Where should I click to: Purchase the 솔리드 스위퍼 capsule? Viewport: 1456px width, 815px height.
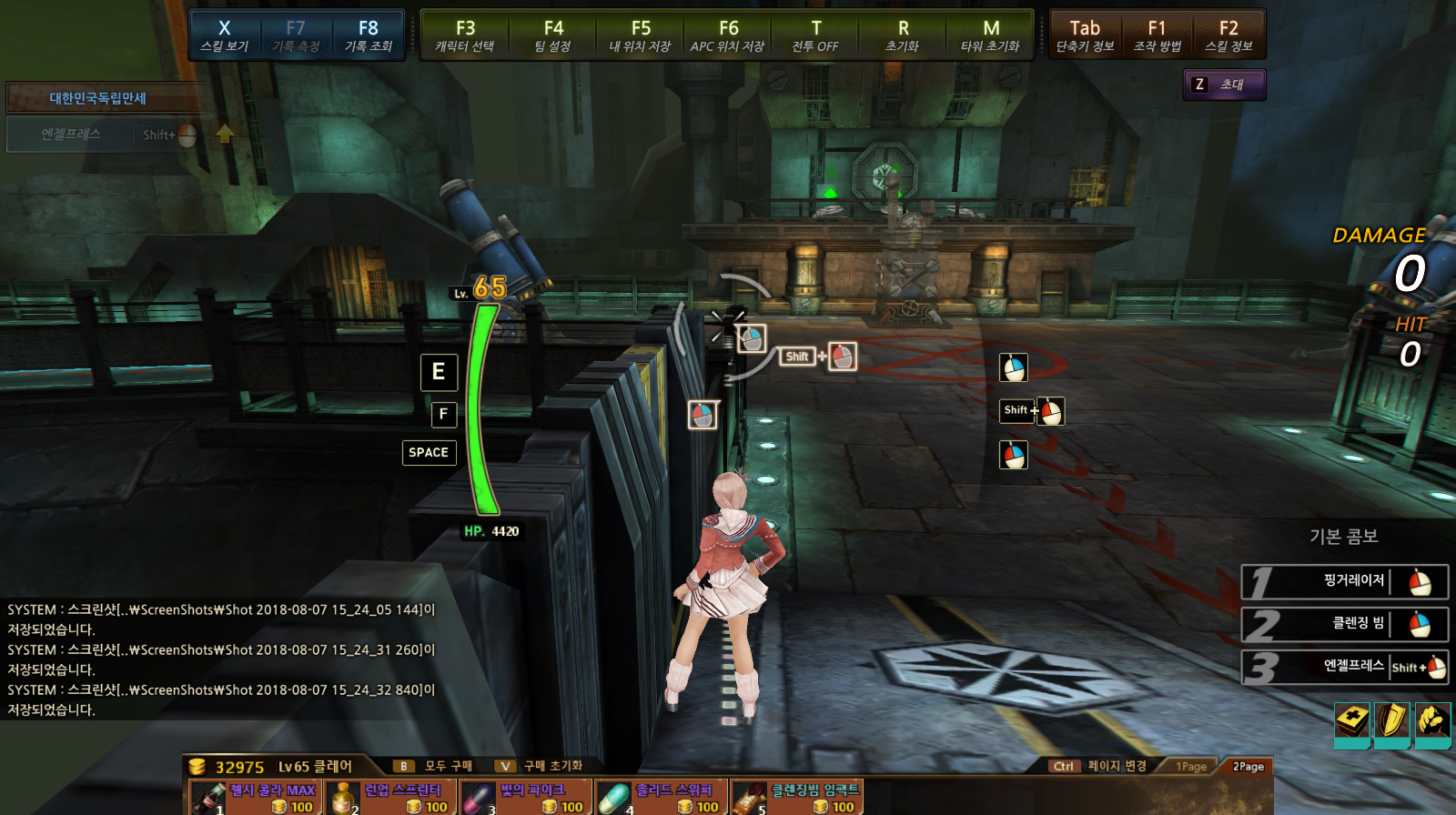point(661,798)
